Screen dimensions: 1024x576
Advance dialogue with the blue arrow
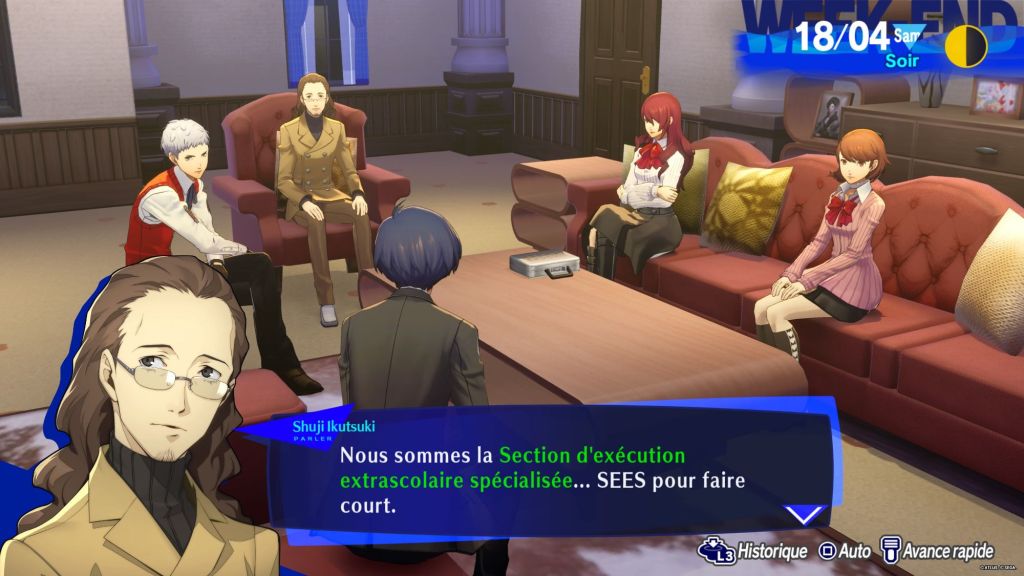pyautogui.click(x=803, y=515)
